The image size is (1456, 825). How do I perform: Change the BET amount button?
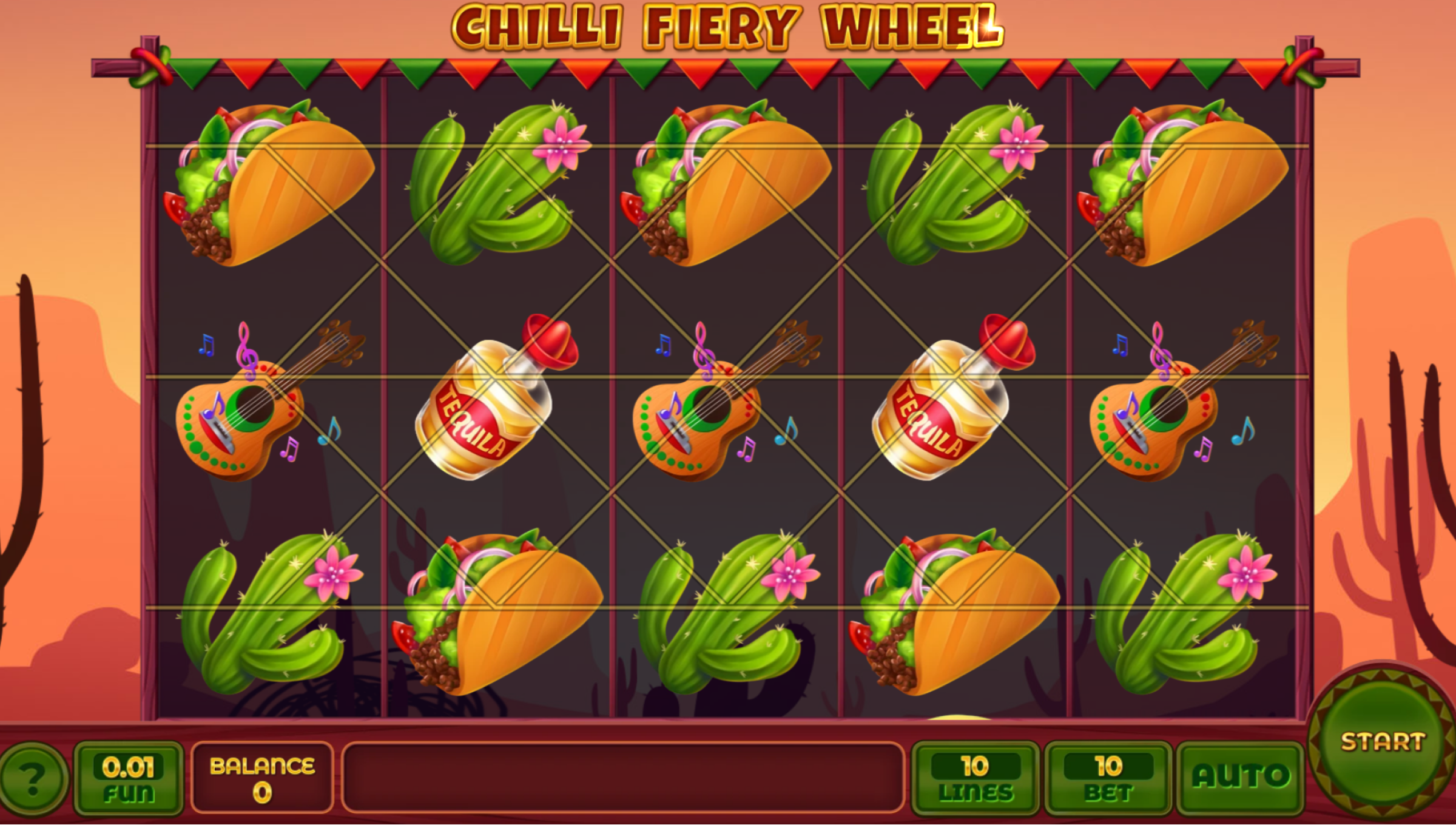coord(1108,778)
